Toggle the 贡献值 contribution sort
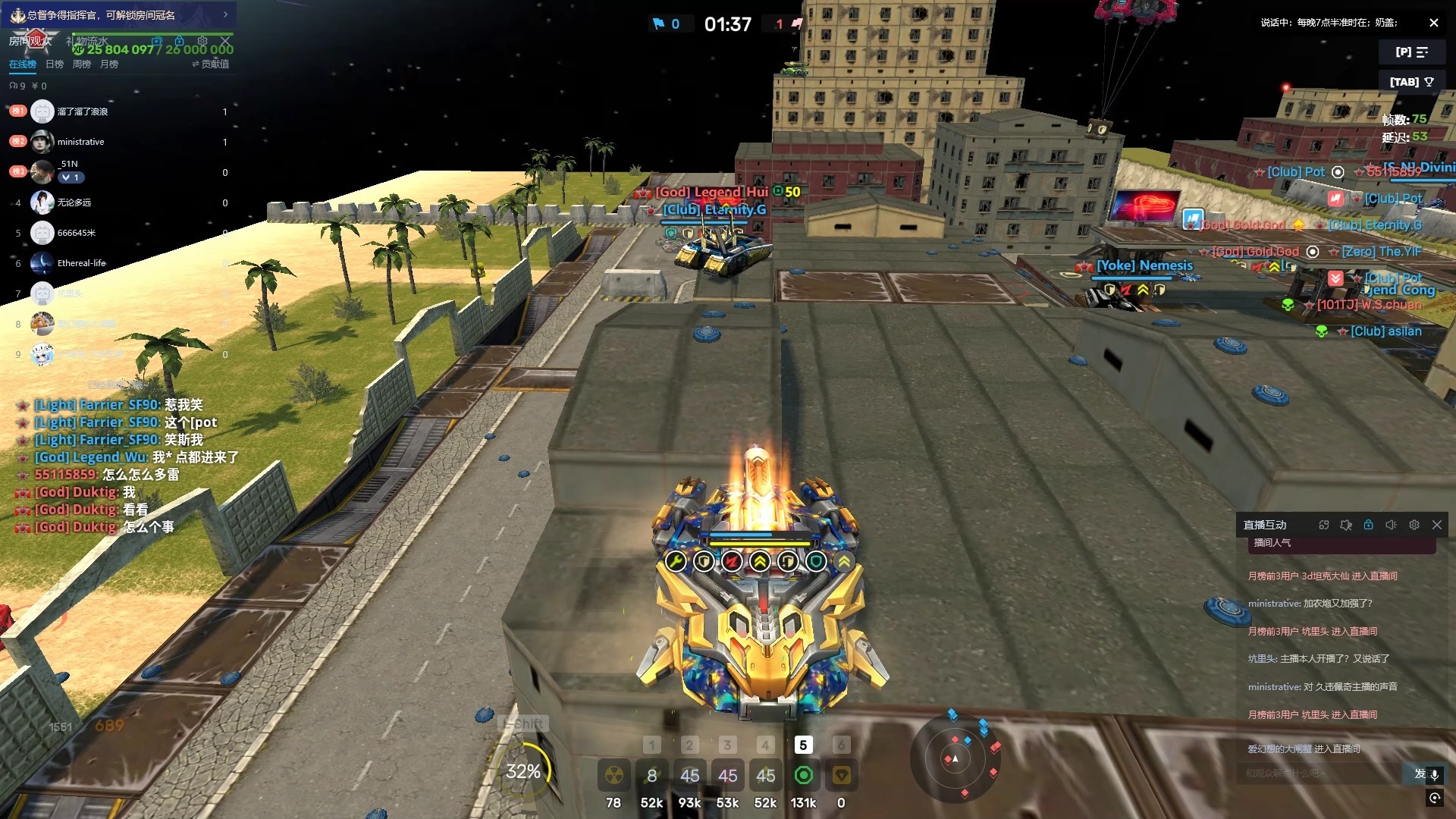The width and height of the screenshot is (1456, 819). point(211,64)
